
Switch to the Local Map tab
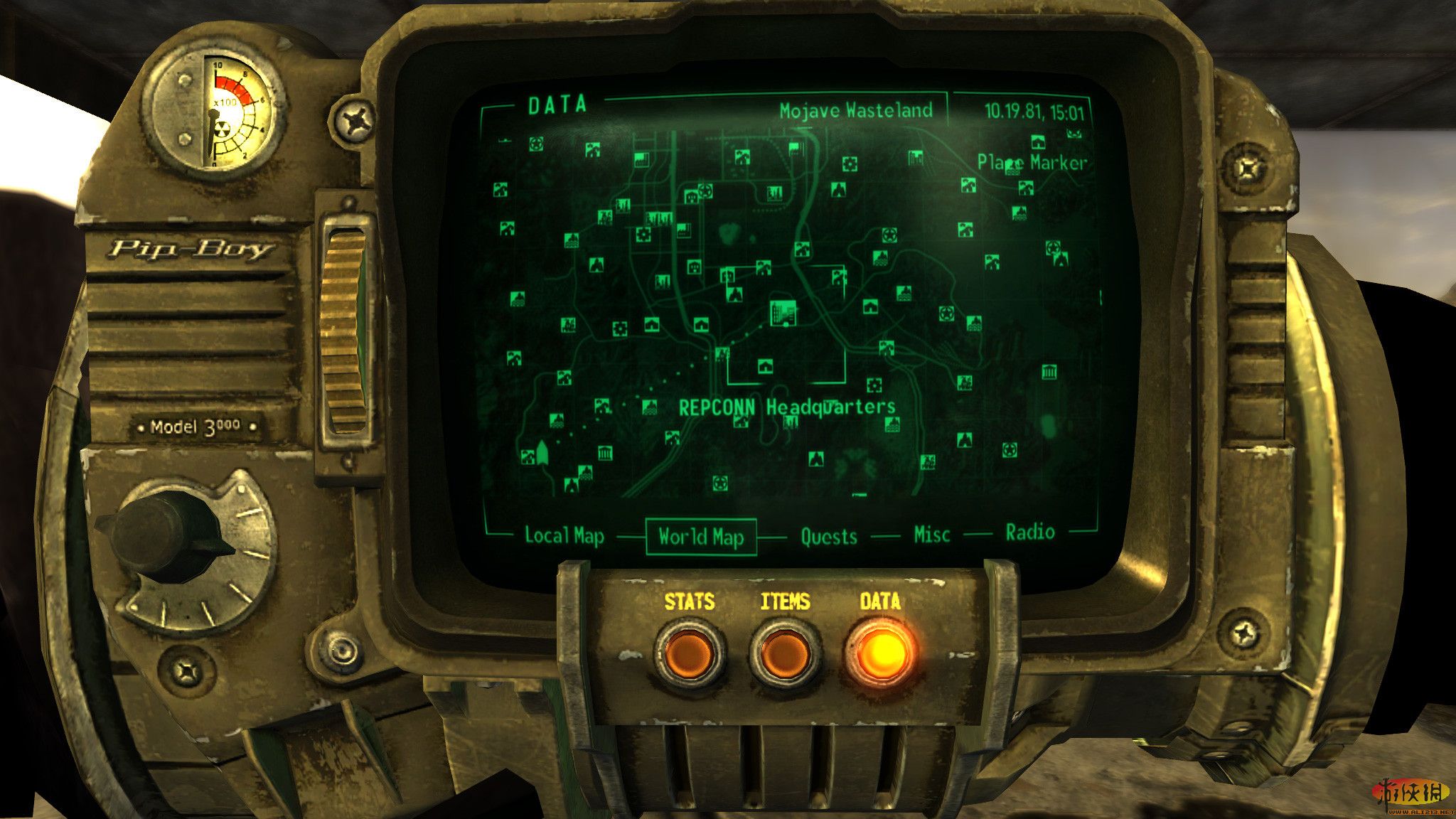pyautogui.click(x=564, y=535)
